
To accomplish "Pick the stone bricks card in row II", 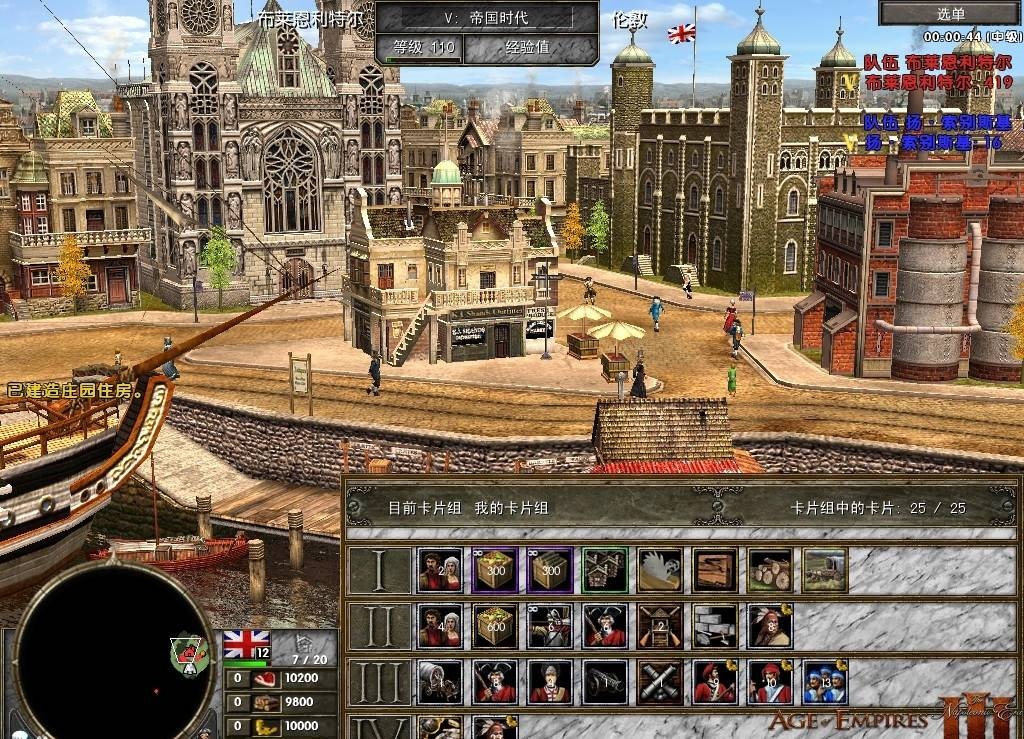I will (715, 625).
